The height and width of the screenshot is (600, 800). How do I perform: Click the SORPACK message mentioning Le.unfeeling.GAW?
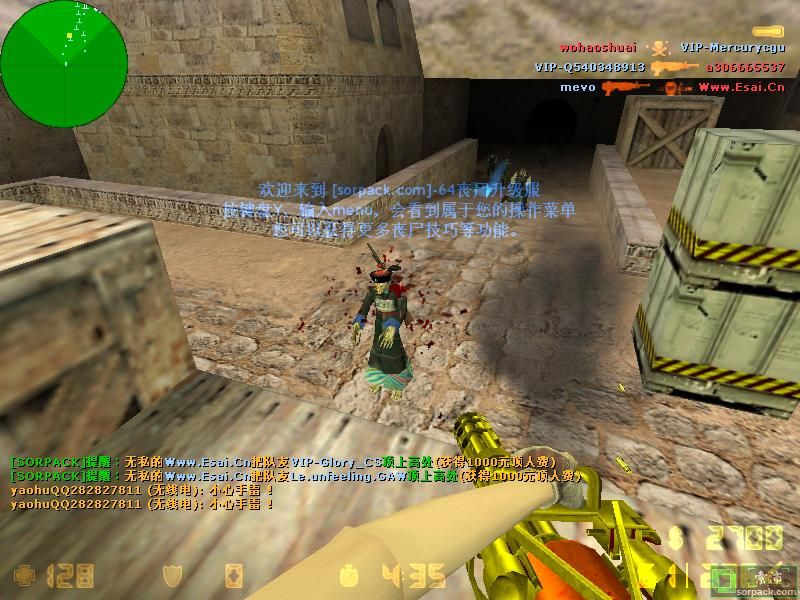point(294,477)
